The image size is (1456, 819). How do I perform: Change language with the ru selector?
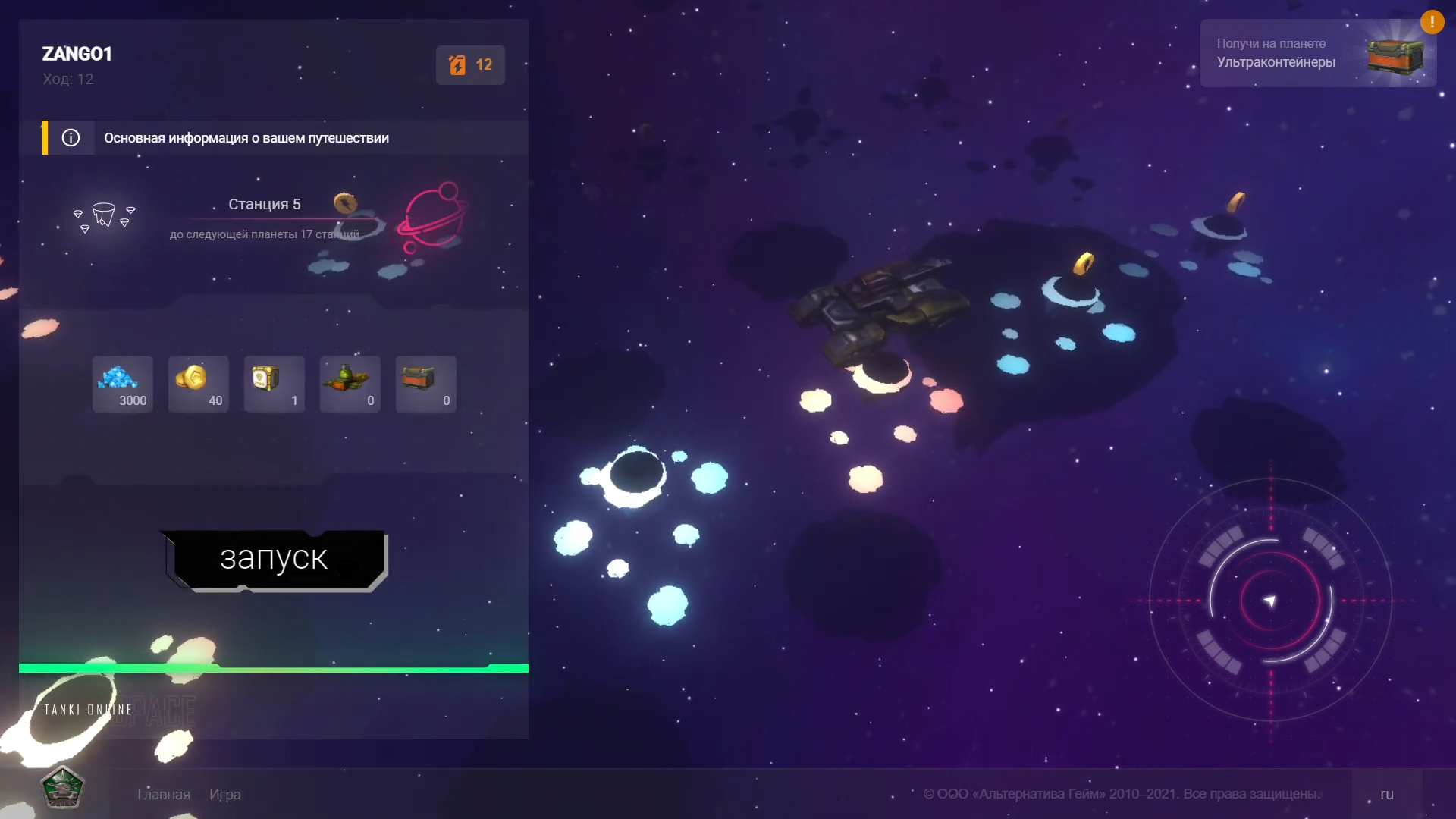click(1387, 794)
